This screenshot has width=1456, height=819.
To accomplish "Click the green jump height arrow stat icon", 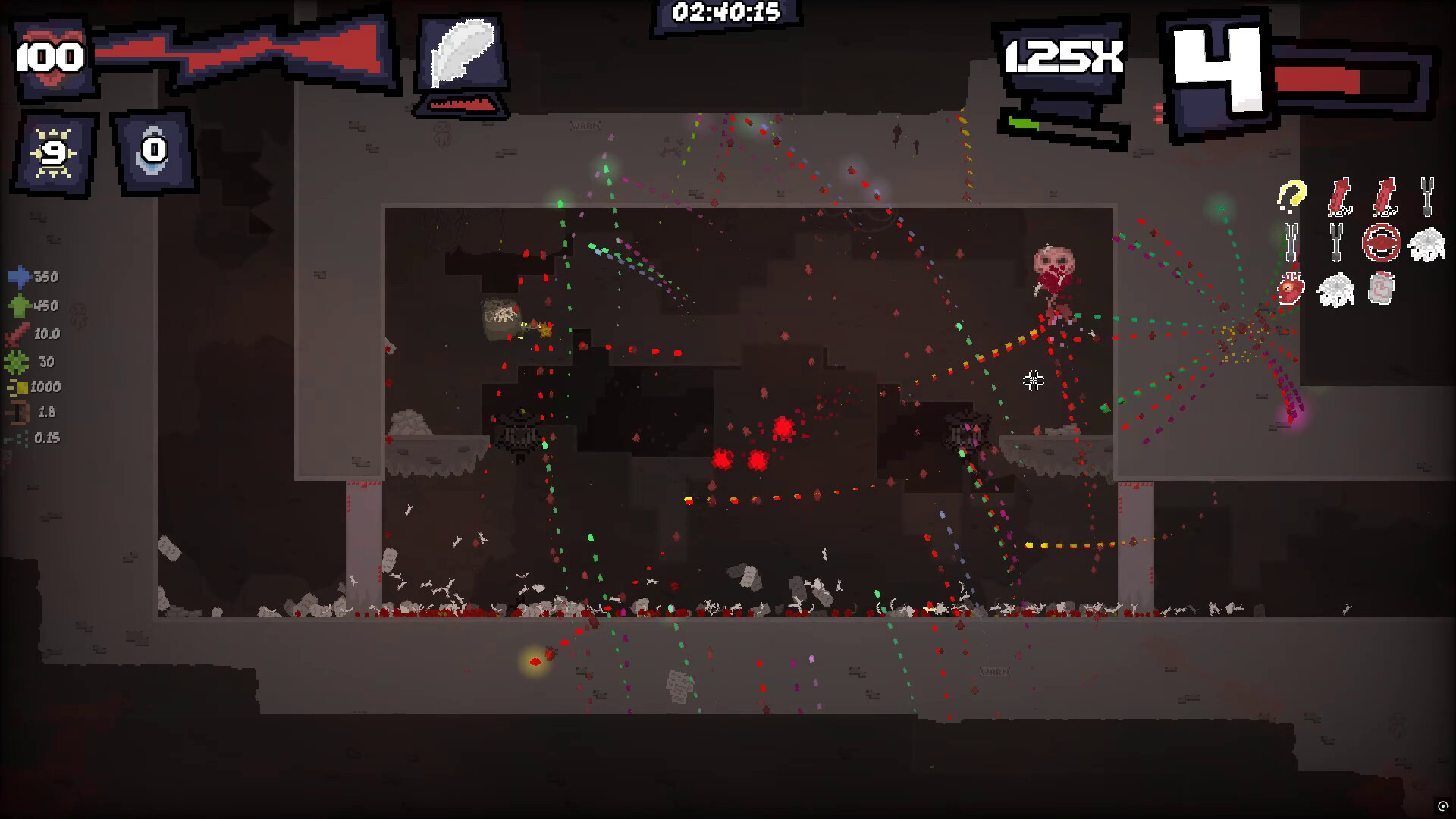I will coord(20,303).
